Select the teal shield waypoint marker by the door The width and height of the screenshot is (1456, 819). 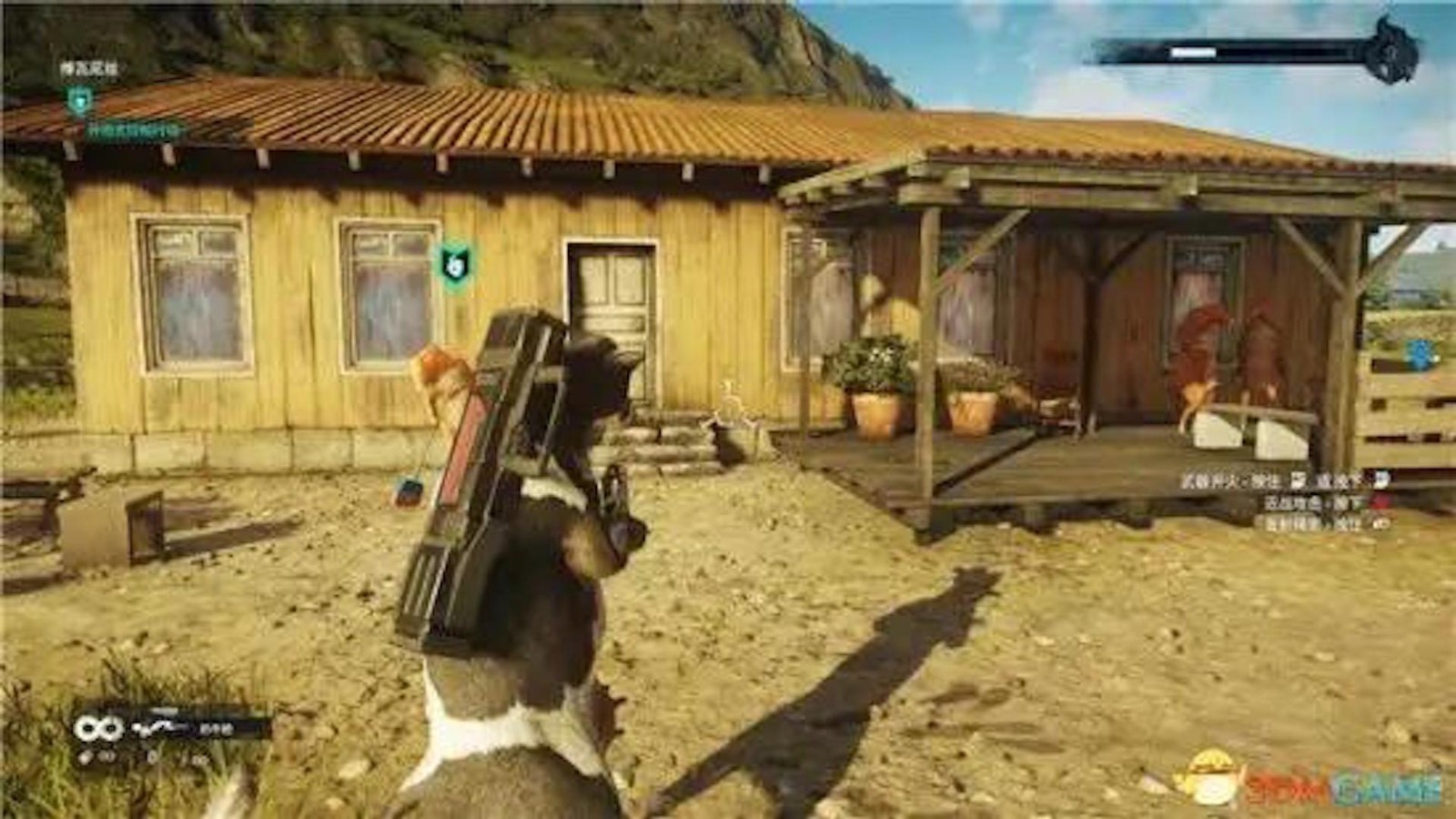coord(455,262)
